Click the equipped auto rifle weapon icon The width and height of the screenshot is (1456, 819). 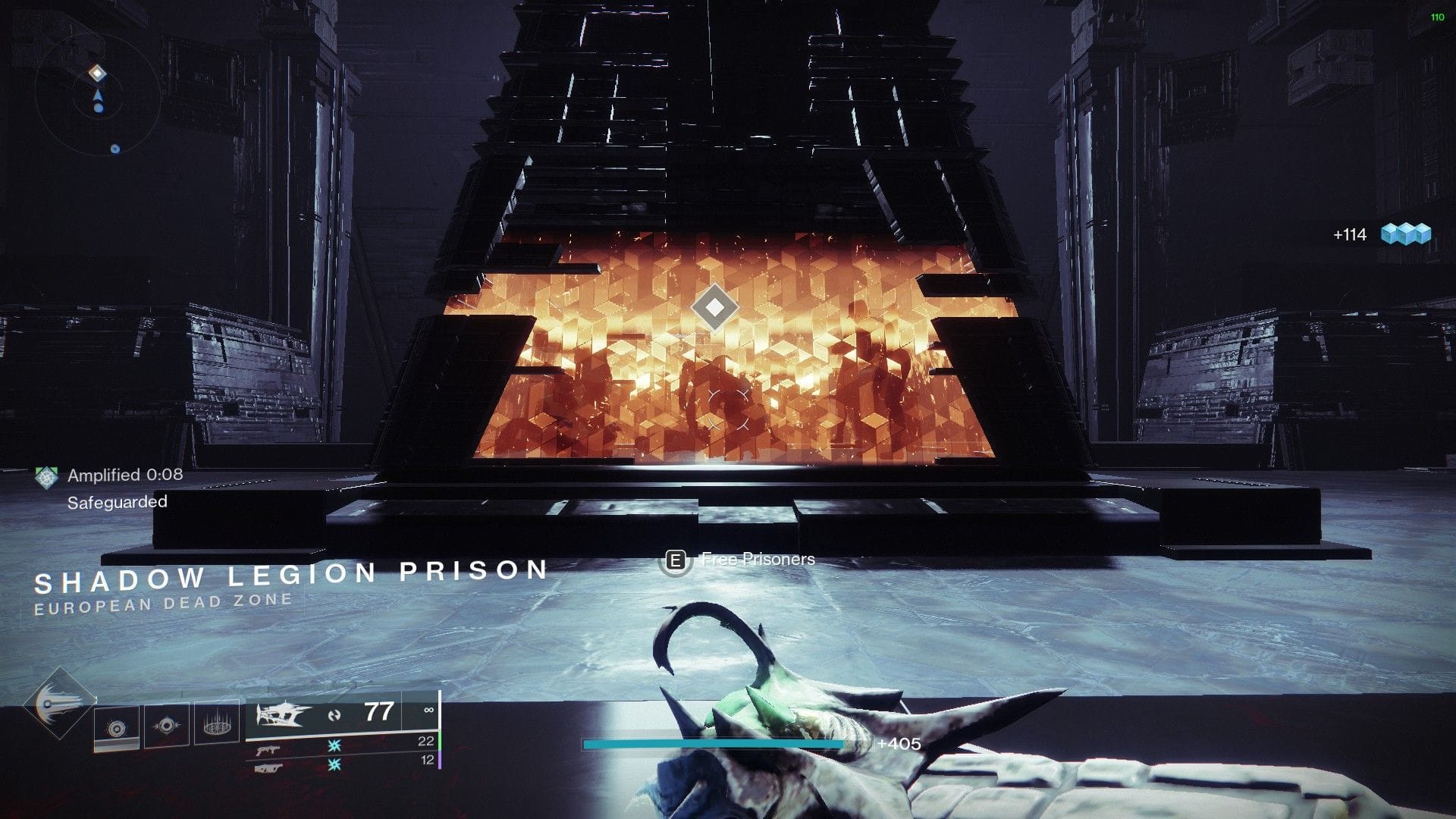tap(282, 713)
